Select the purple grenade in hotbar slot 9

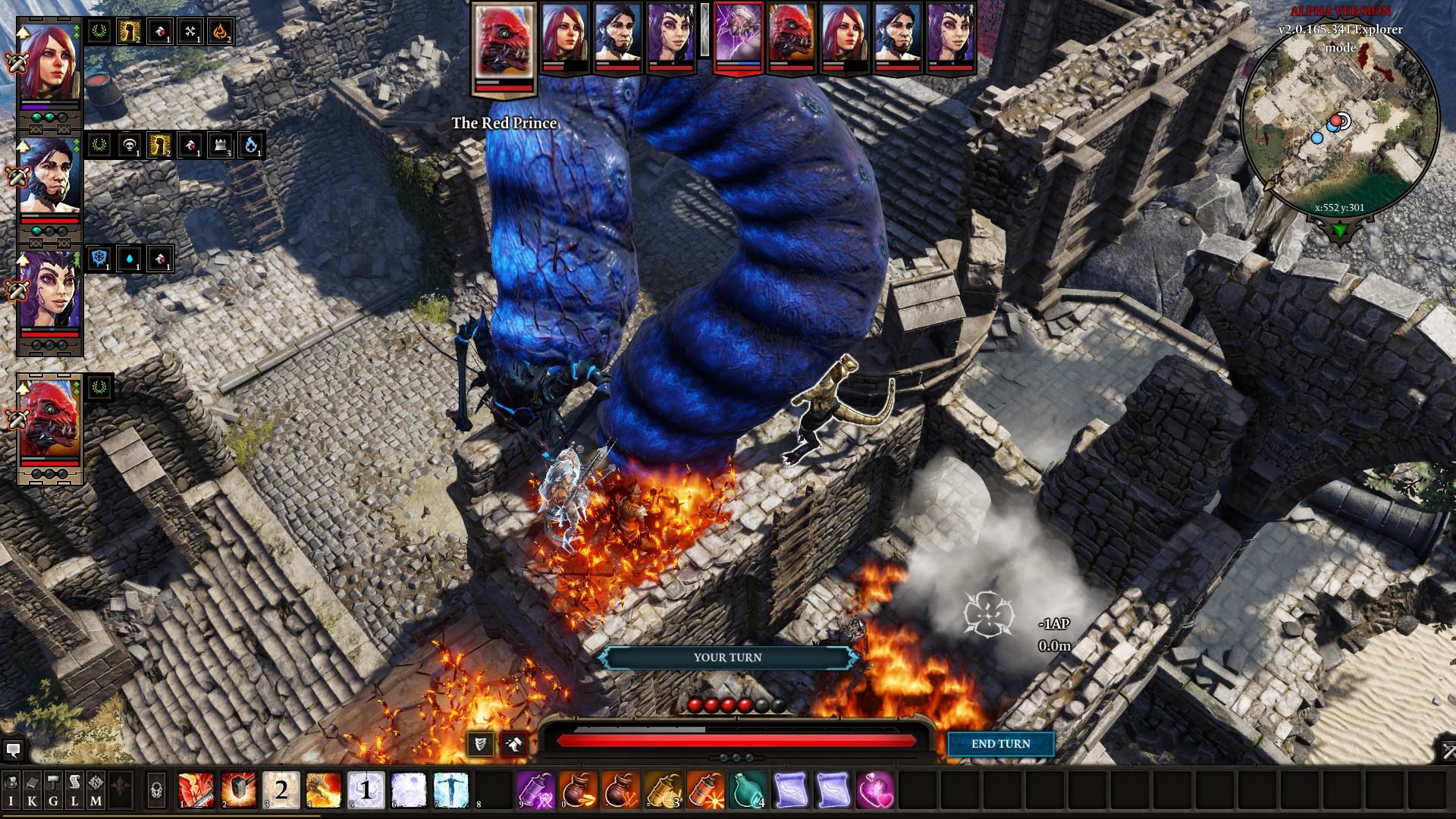pos(535,790)
